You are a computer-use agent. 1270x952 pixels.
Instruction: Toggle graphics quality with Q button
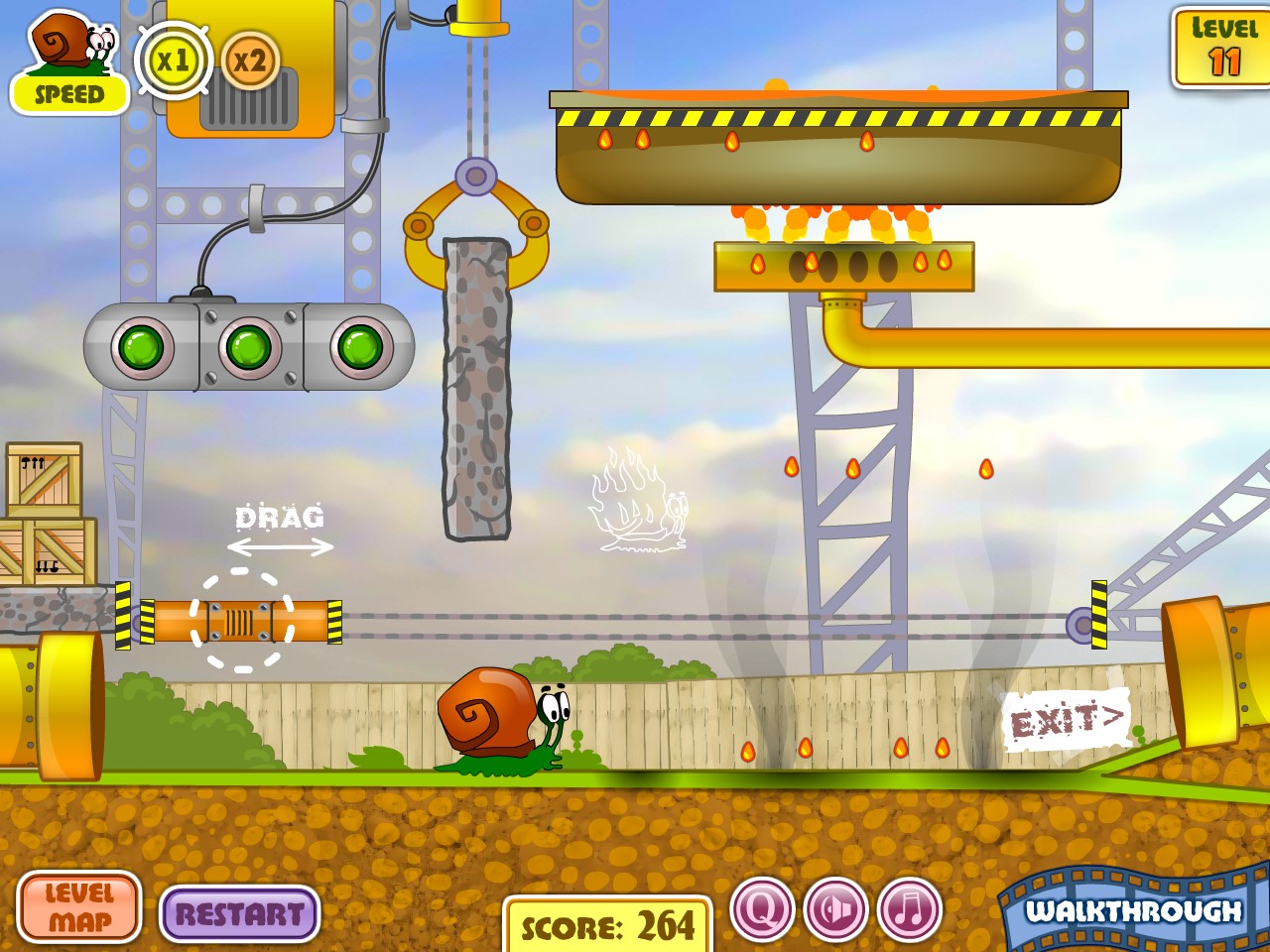762,909
